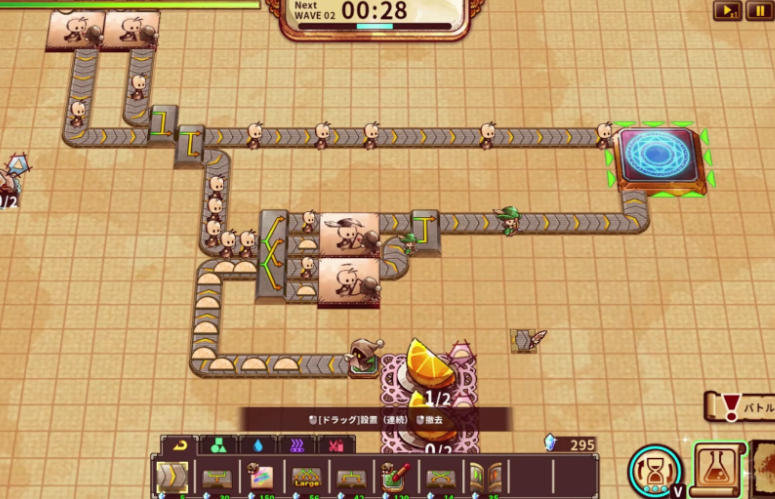Pause the game
Image resolution: width=775 pixels, height=499 pixels.
[x=758, y=11]
